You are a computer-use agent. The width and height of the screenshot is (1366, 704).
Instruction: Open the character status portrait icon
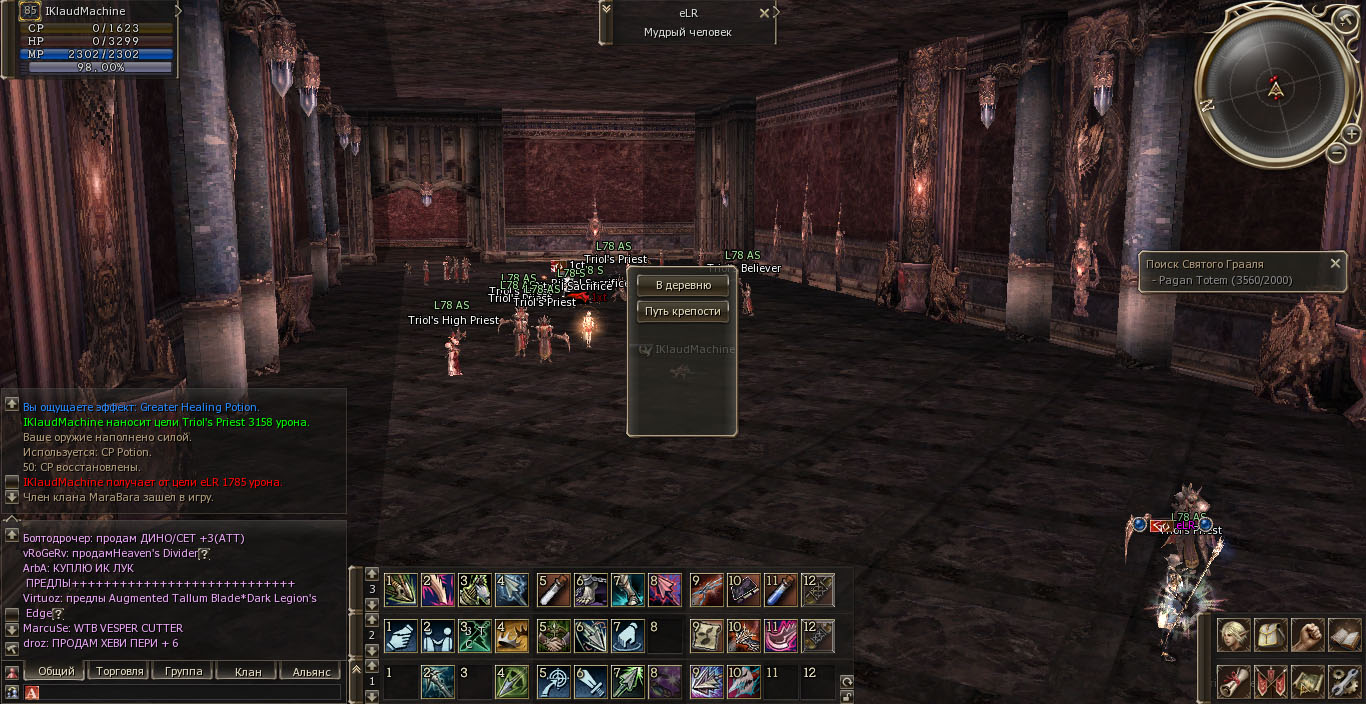click(1233, 636)
